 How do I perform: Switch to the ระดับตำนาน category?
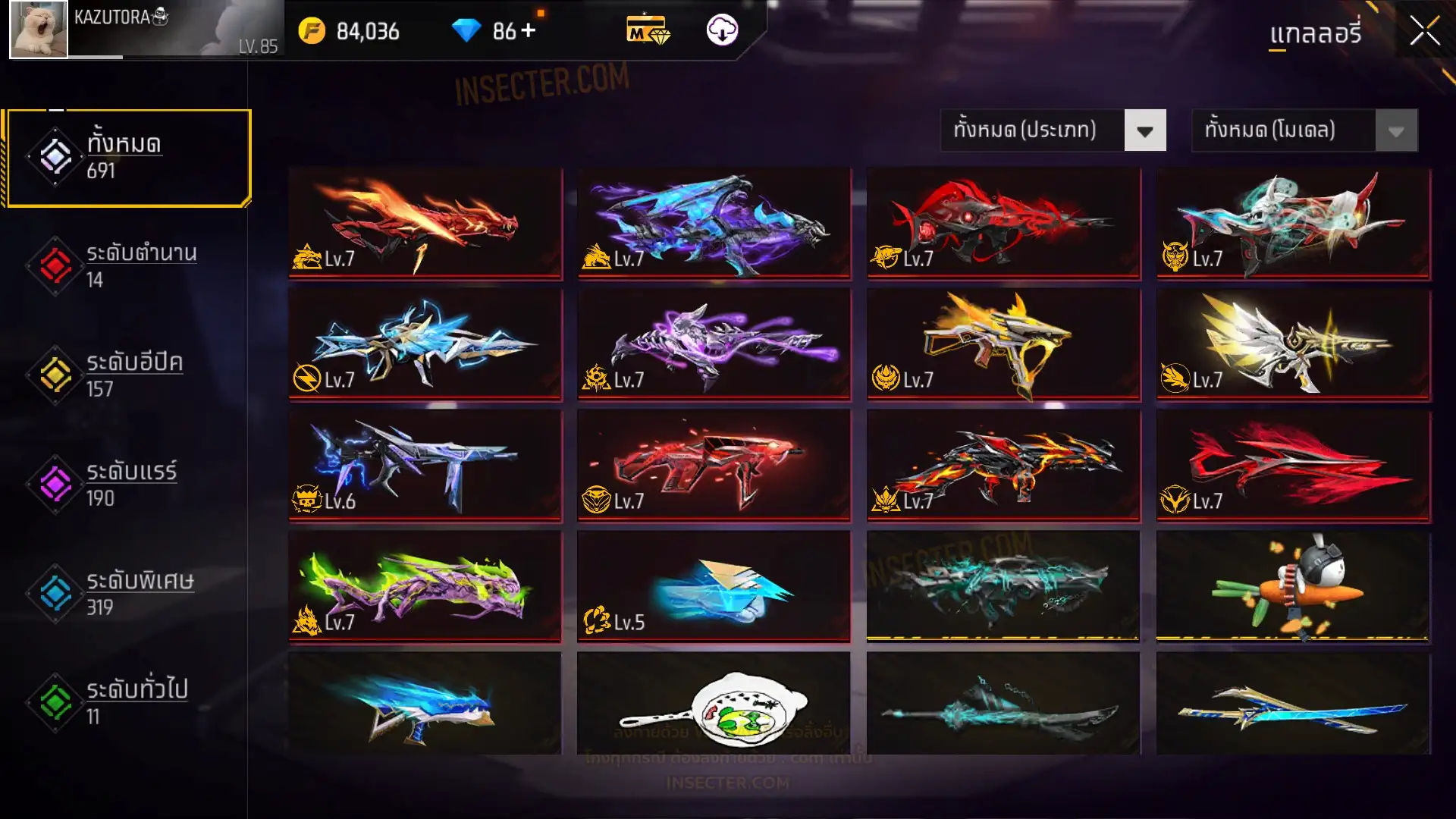click(x=129, y=266)
